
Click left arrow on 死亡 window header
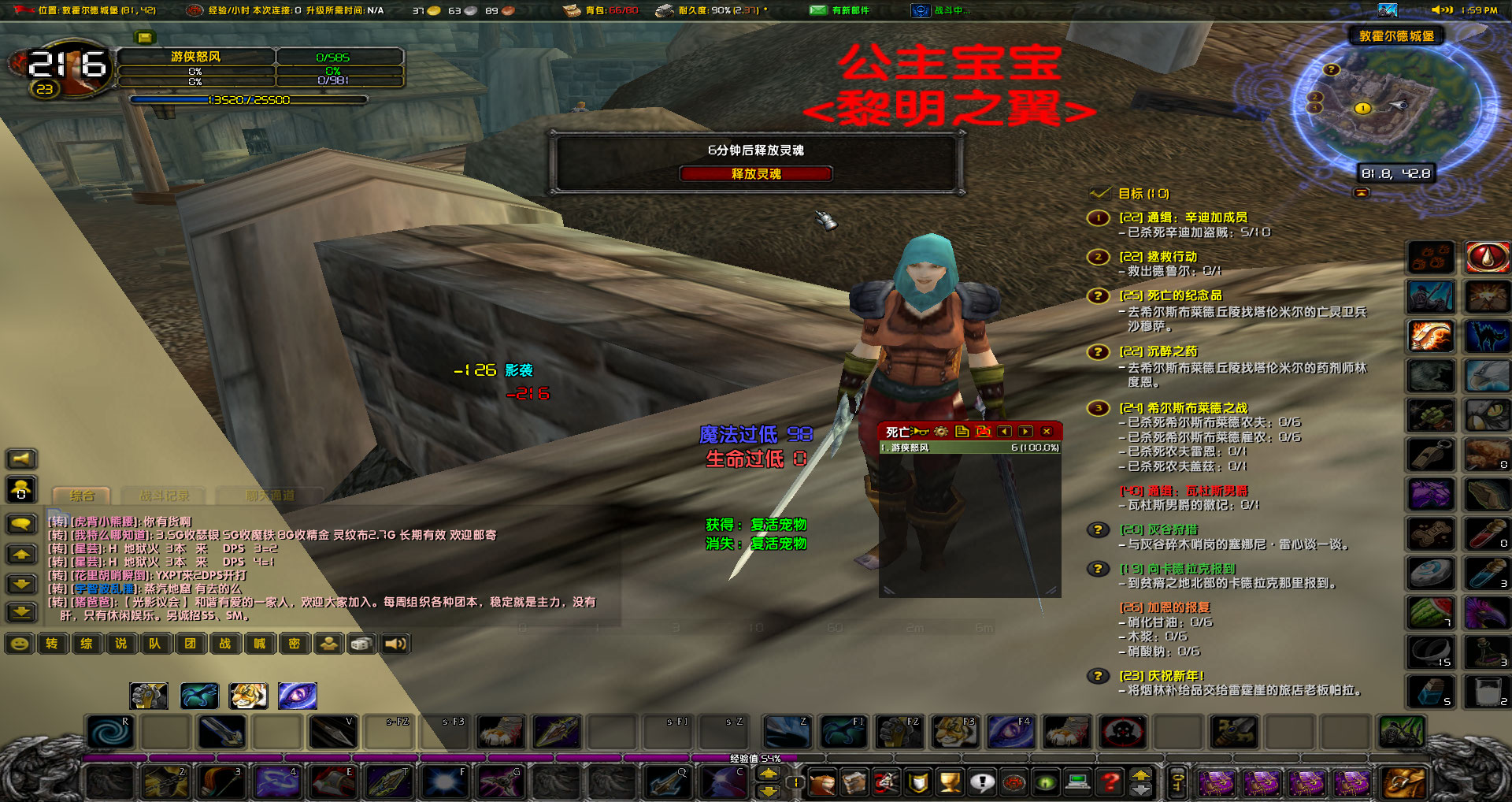click(1004, 432)
